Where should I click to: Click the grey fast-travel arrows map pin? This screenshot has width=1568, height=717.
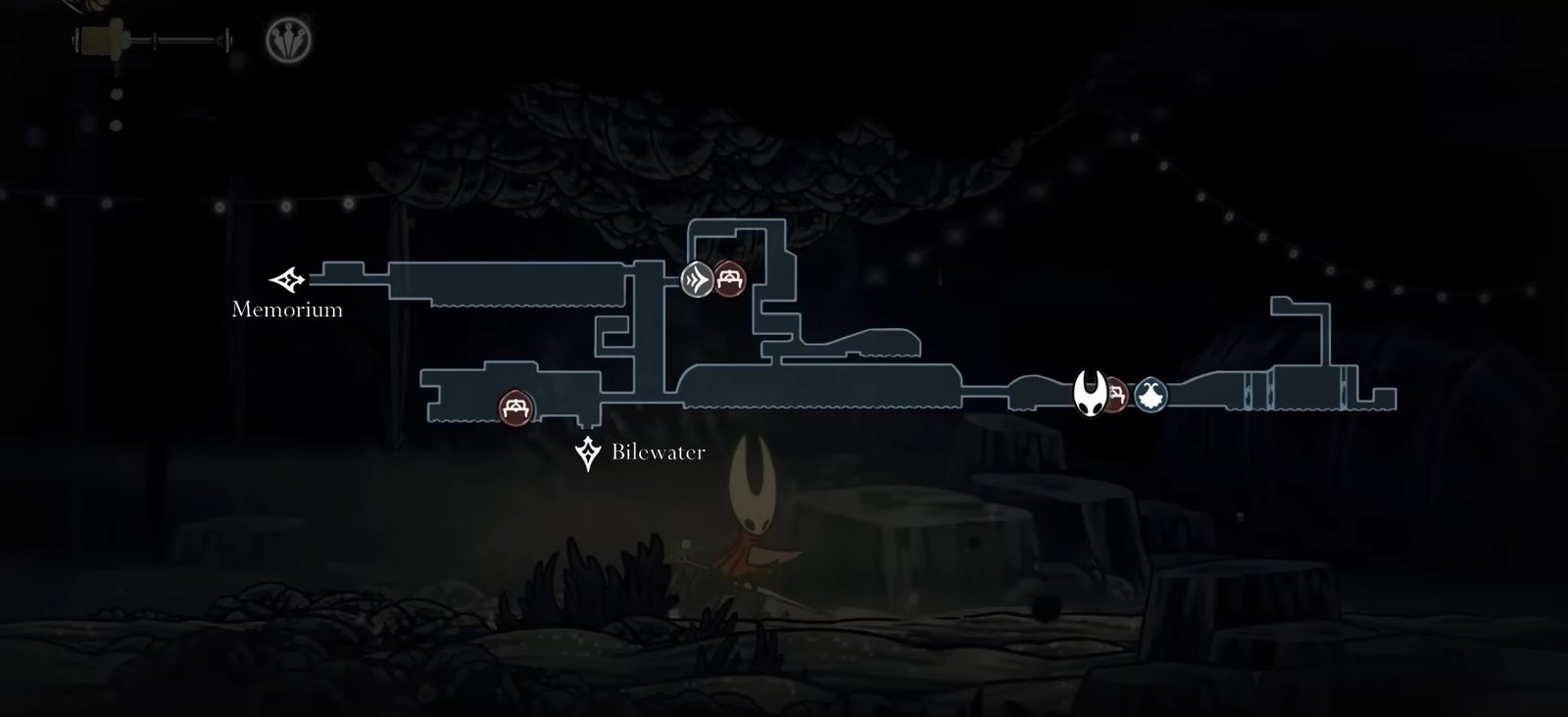[x=697, y=280]
